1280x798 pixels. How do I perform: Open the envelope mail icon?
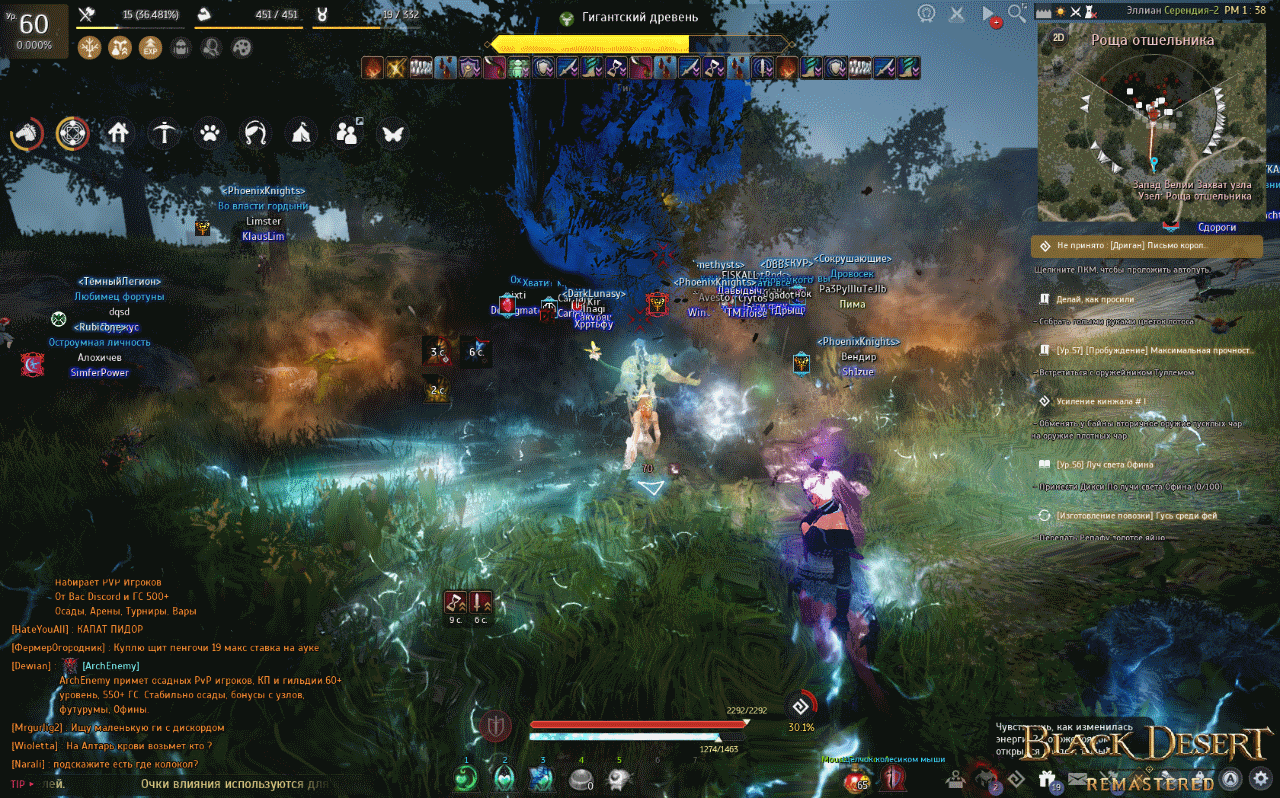coord(1077,778)
